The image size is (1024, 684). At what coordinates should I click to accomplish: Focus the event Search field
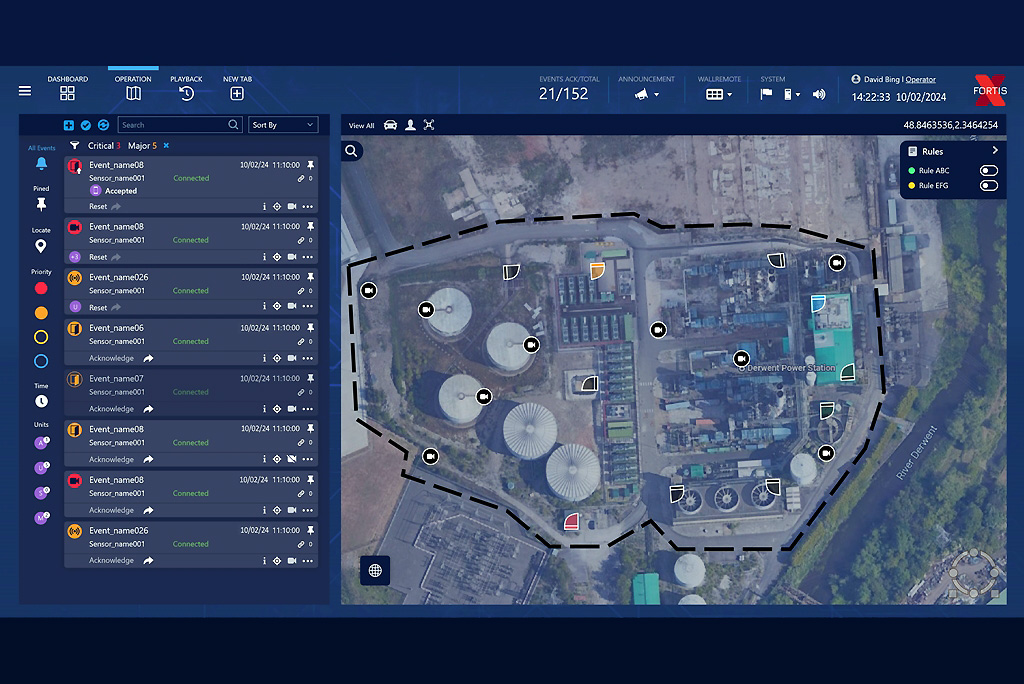pyautogui.click(x=172, y=125)
